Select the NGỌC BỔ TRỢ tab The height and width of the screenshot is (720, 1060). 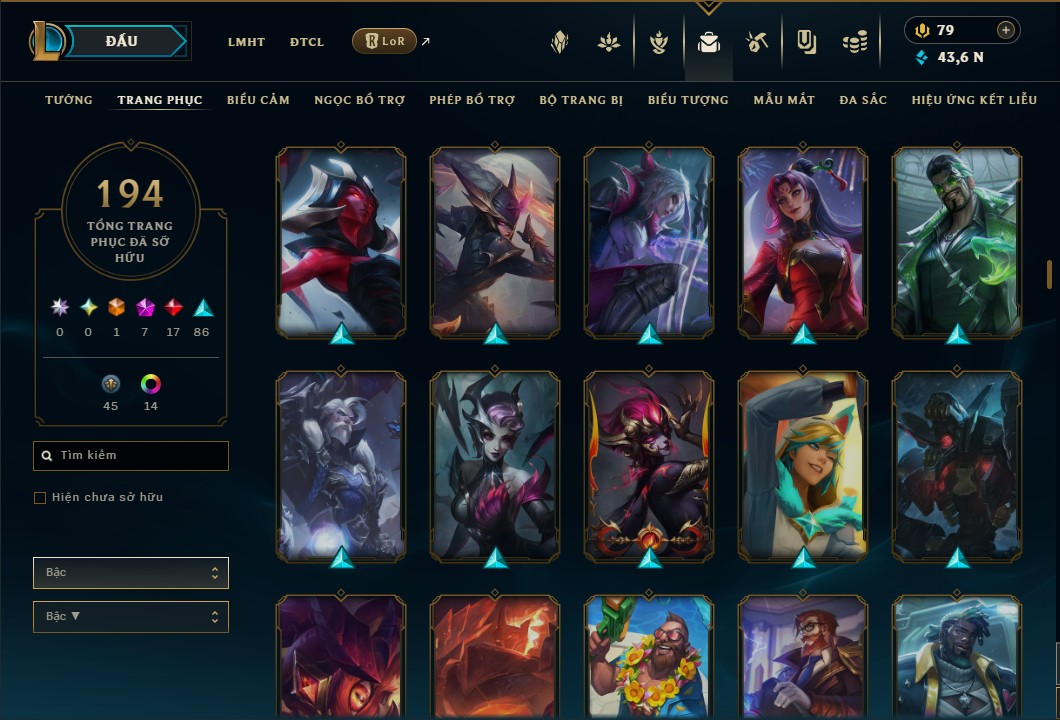pyautogui.click(x=359, y=100)
